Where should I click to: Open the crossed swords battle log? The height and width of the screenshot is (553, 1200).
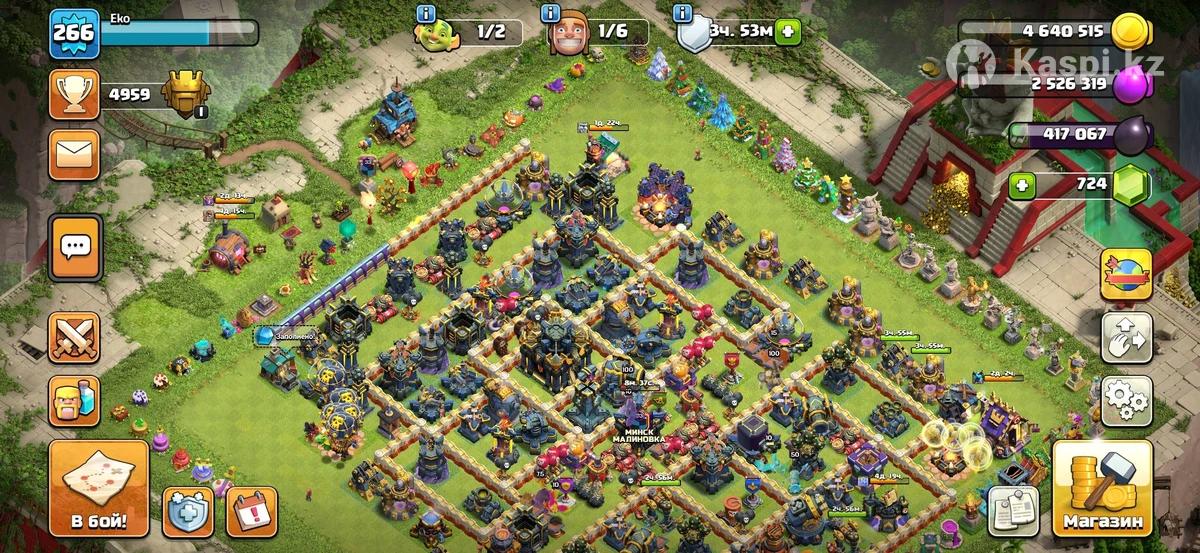pos(75,338)
